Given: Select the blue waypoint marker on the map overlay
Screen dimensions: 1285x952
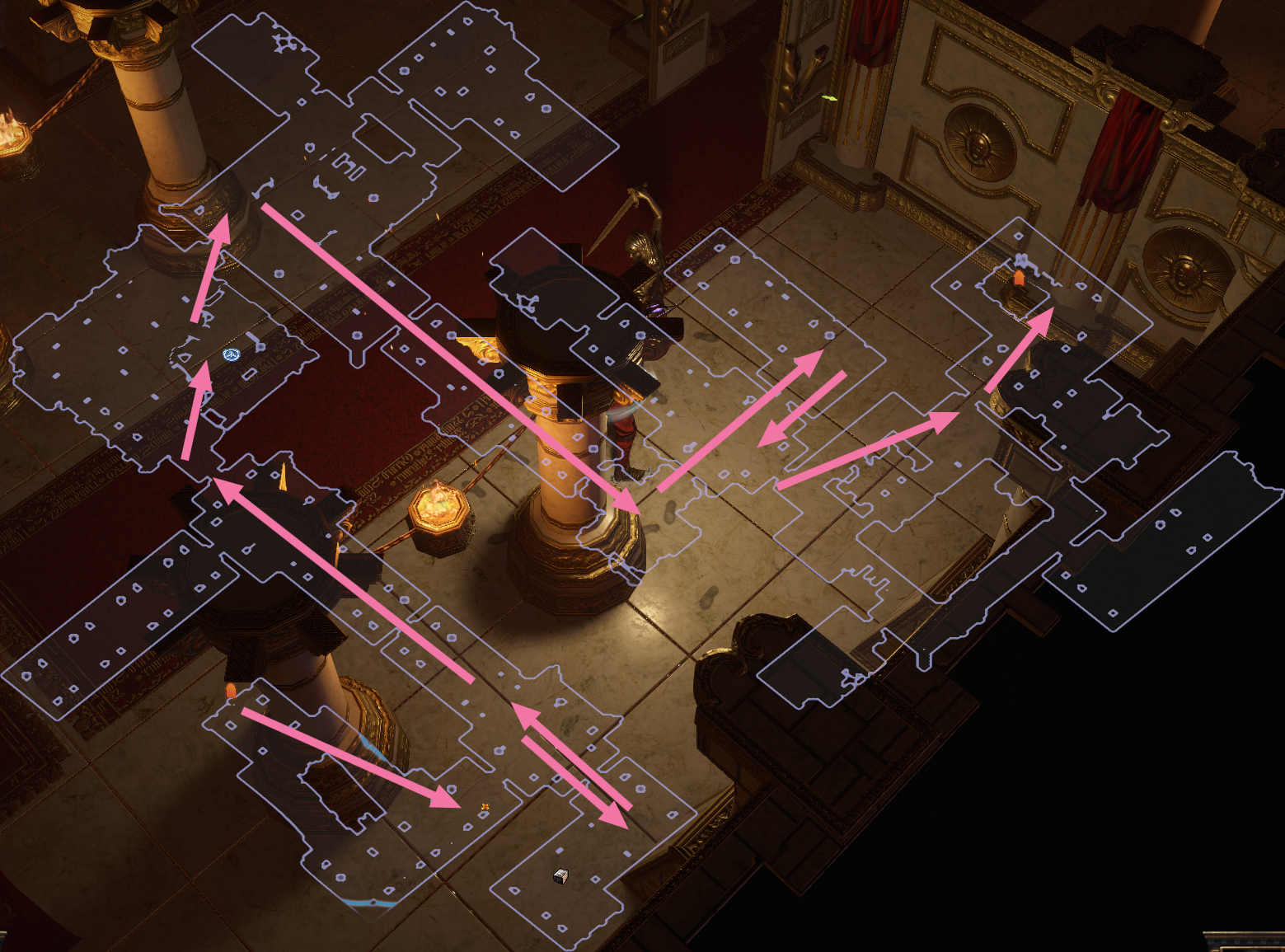Looking at the screenshot, I should (x=231, y=354).
